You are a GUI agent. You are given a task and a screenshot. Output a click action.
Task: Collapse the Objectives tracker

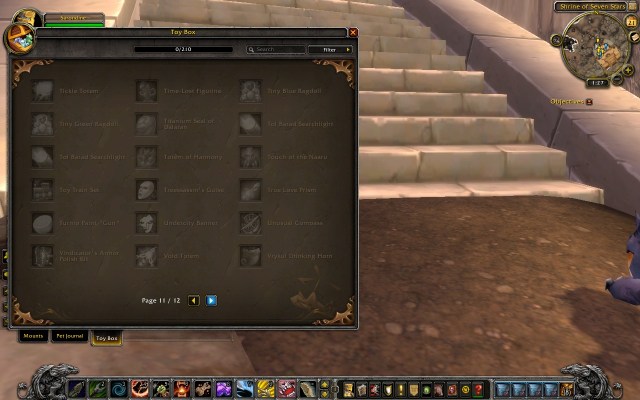pos(590,101)
